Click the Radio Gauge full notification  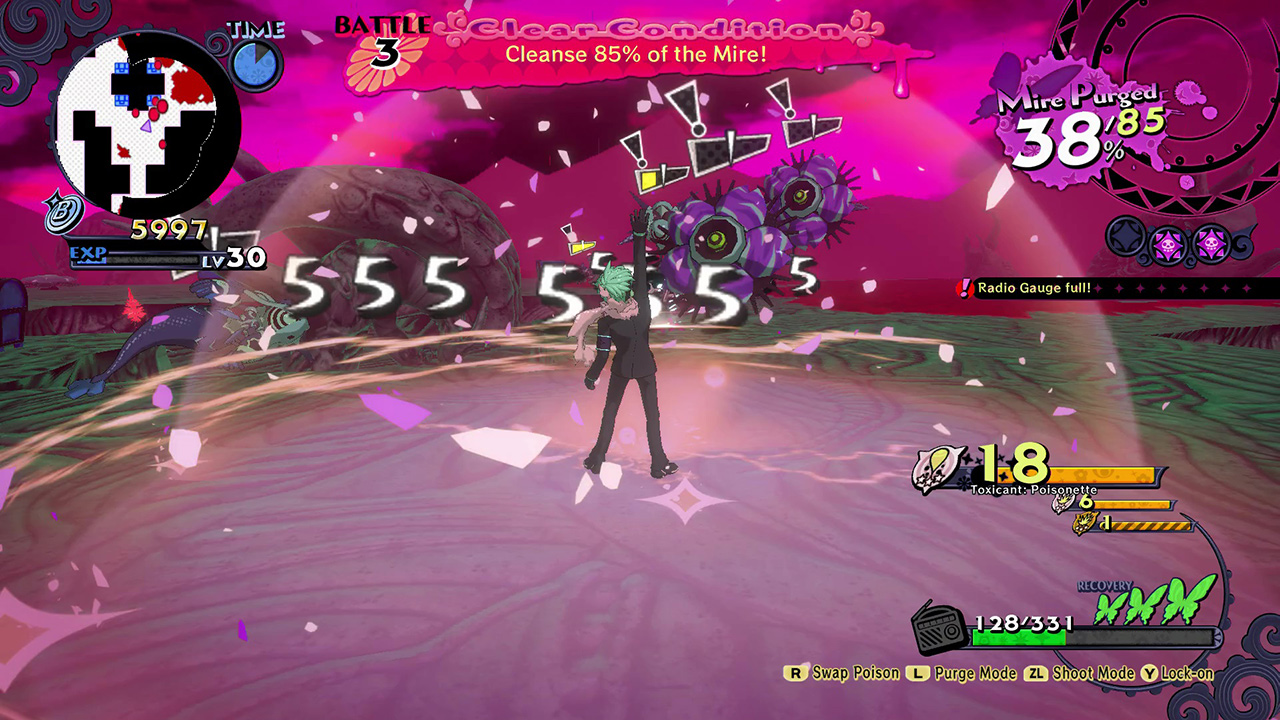(1034, 289)
